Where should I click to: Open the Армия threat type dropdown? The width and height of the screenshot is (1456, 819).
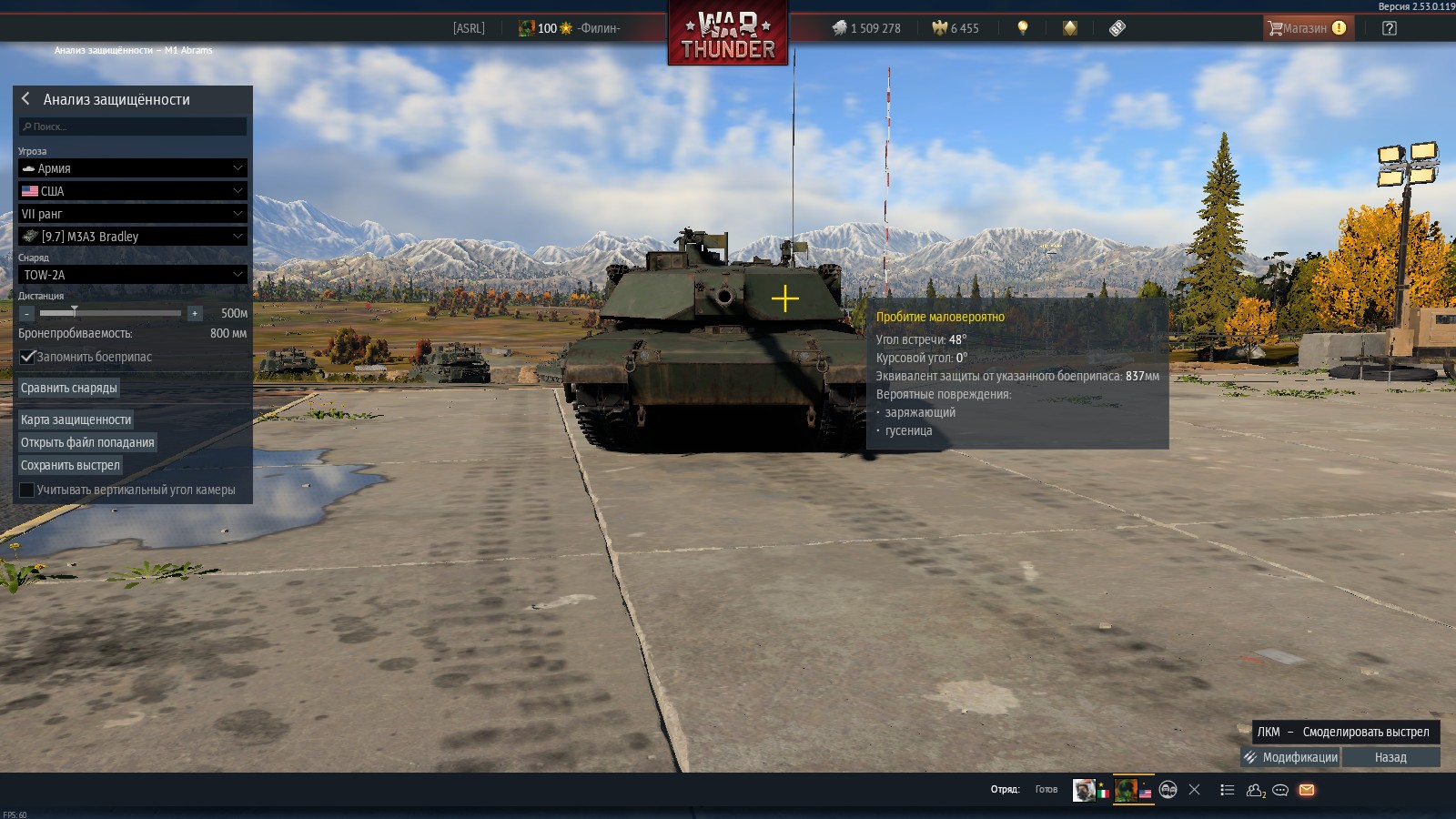point(133,168)
